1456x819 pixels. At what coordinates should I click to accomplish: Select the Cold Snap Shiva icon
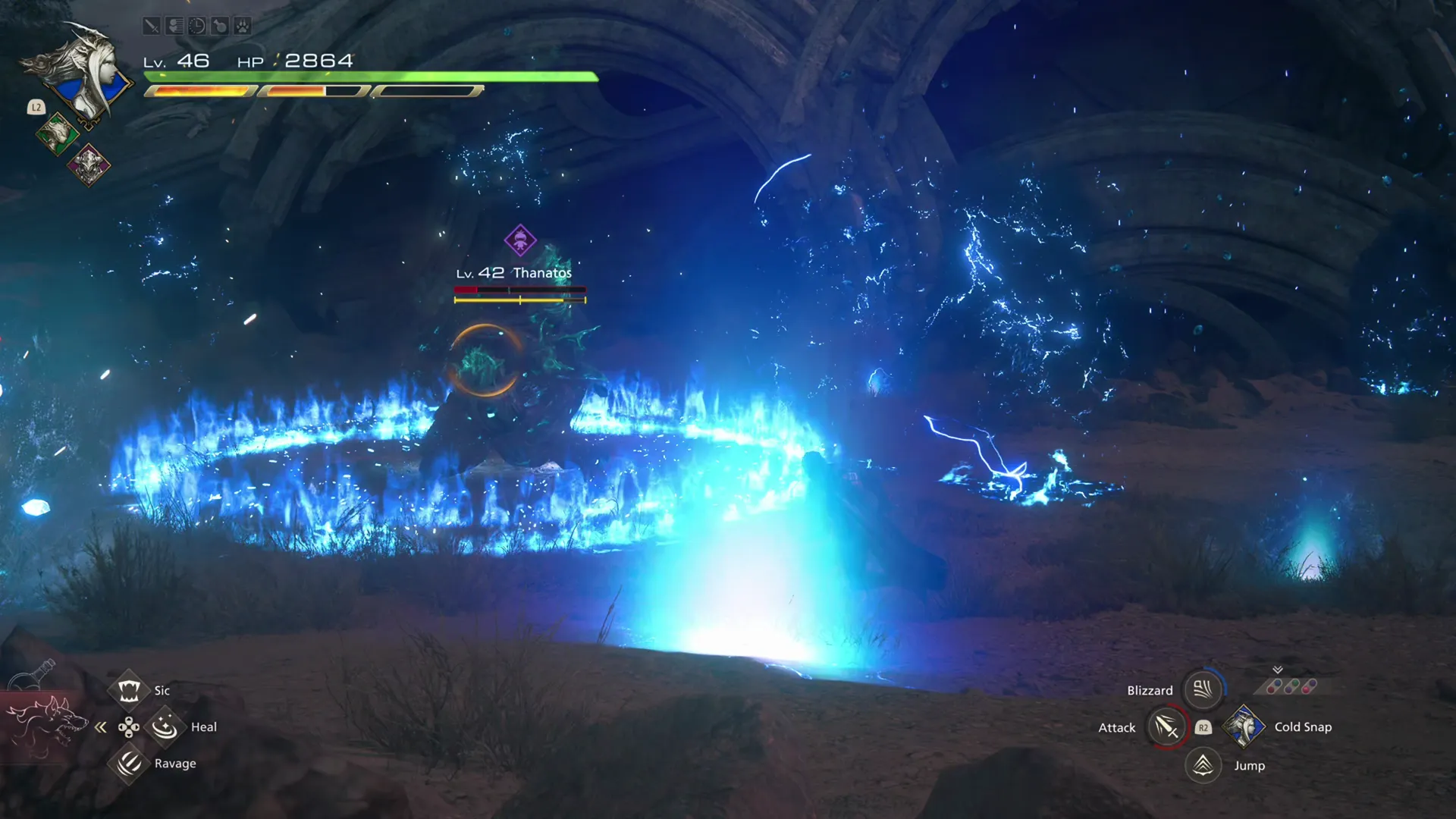1244,726
